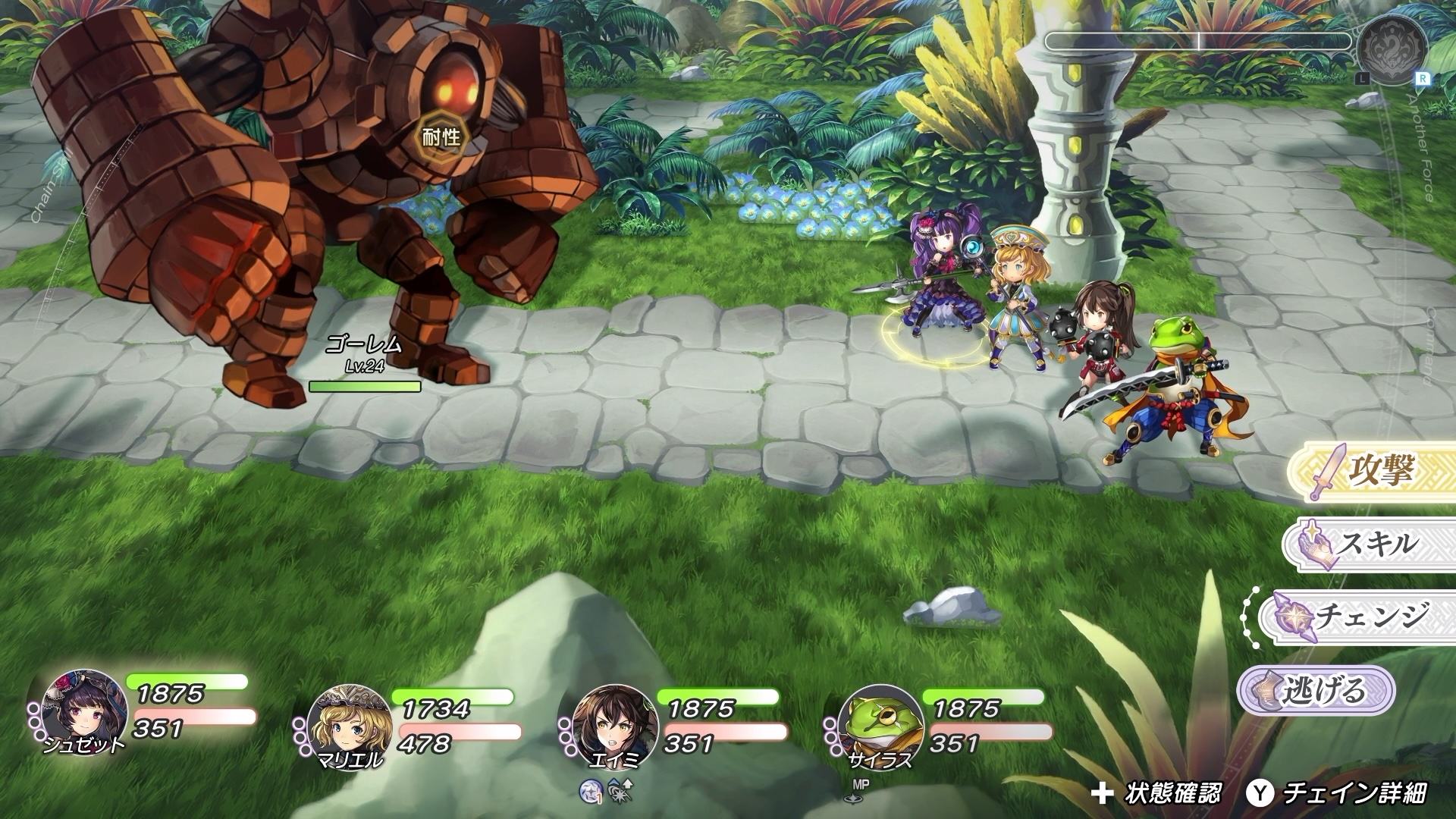This screenshot has width=1456, height=819.
Task: Activate the Another Force emblem
Action: [x=1392, y=50]
